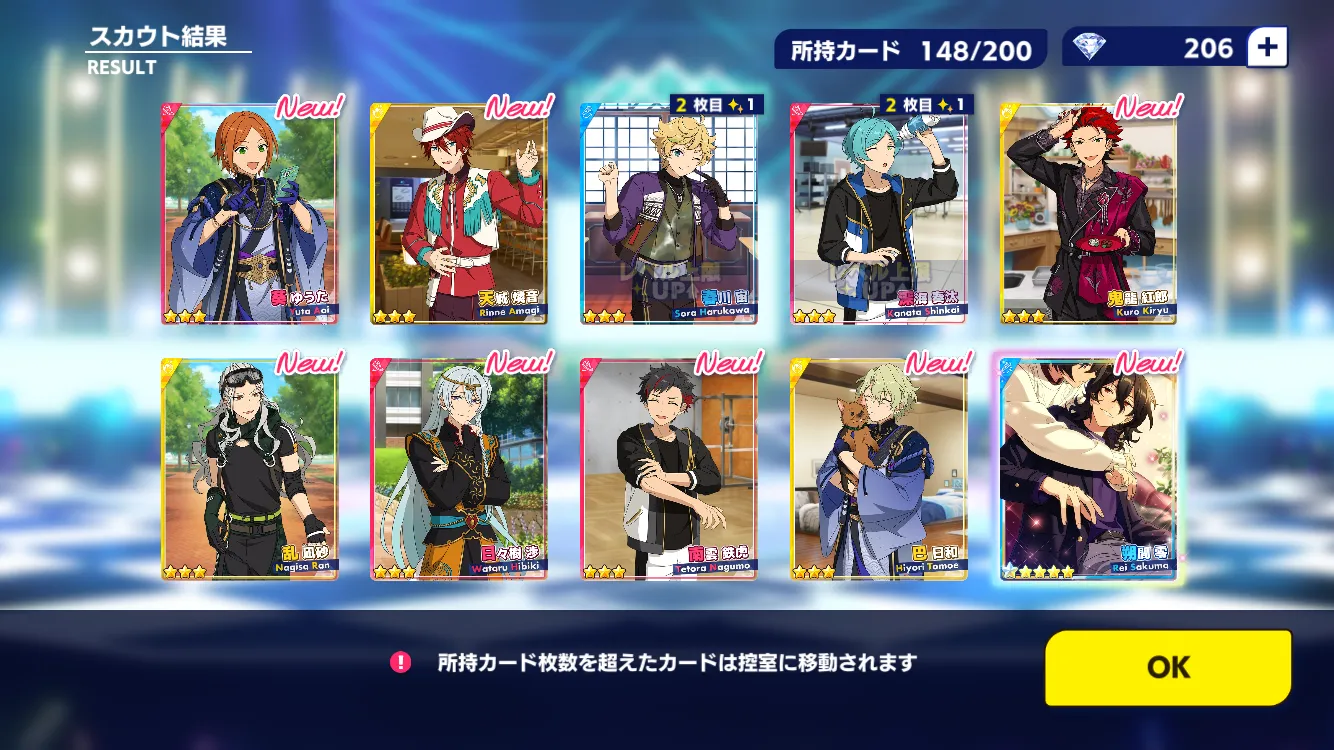Add diamonds with the plus button
This screenshot has height=750, width=1334.
point(1267,47)
